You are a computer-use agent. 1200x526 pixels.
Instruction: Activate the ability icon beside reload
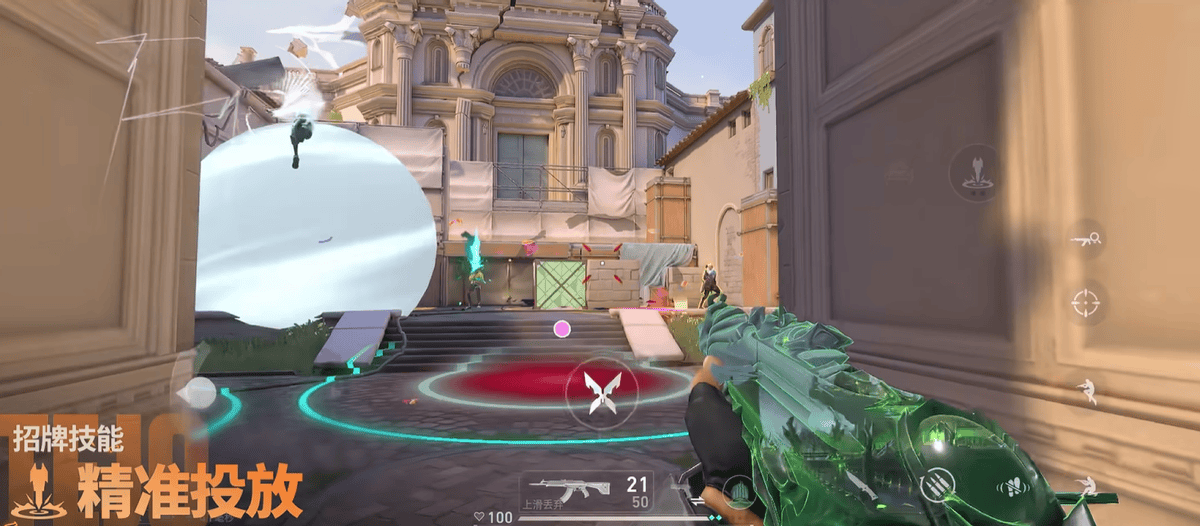pos(1016,488)
